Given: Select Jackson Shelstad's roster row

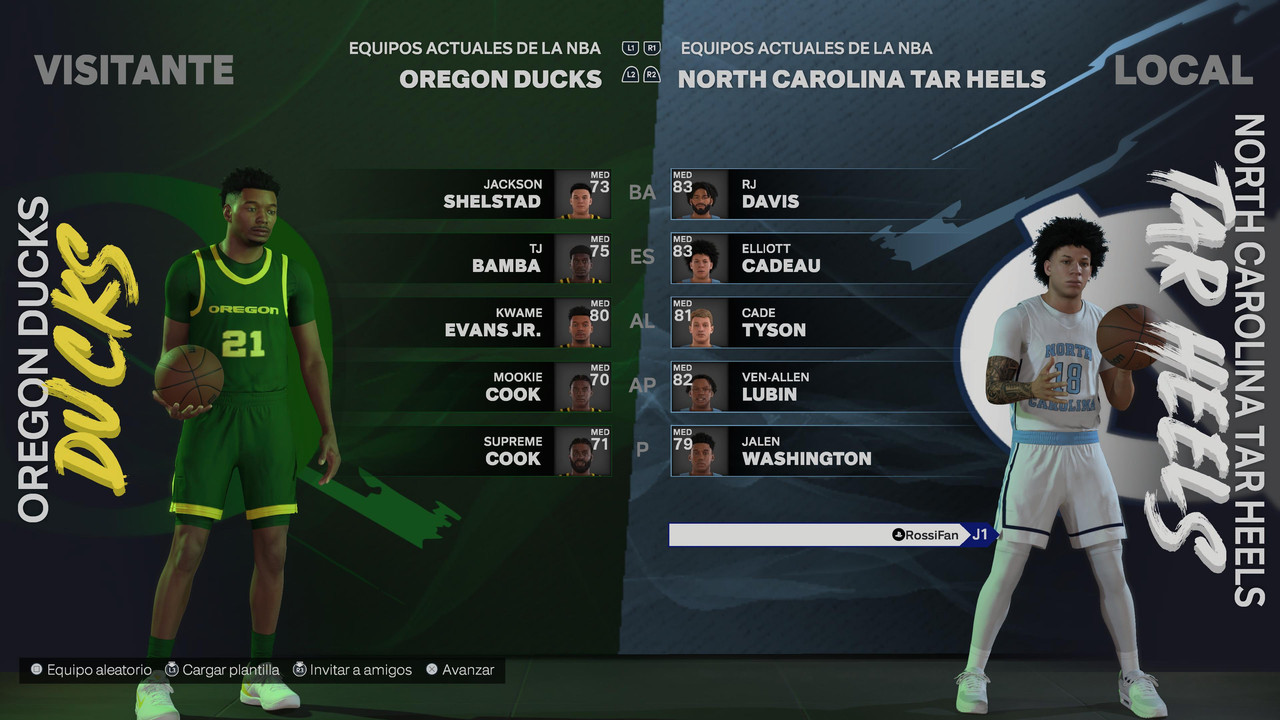Looking at the screenshot, I should (x=500, y=194).
